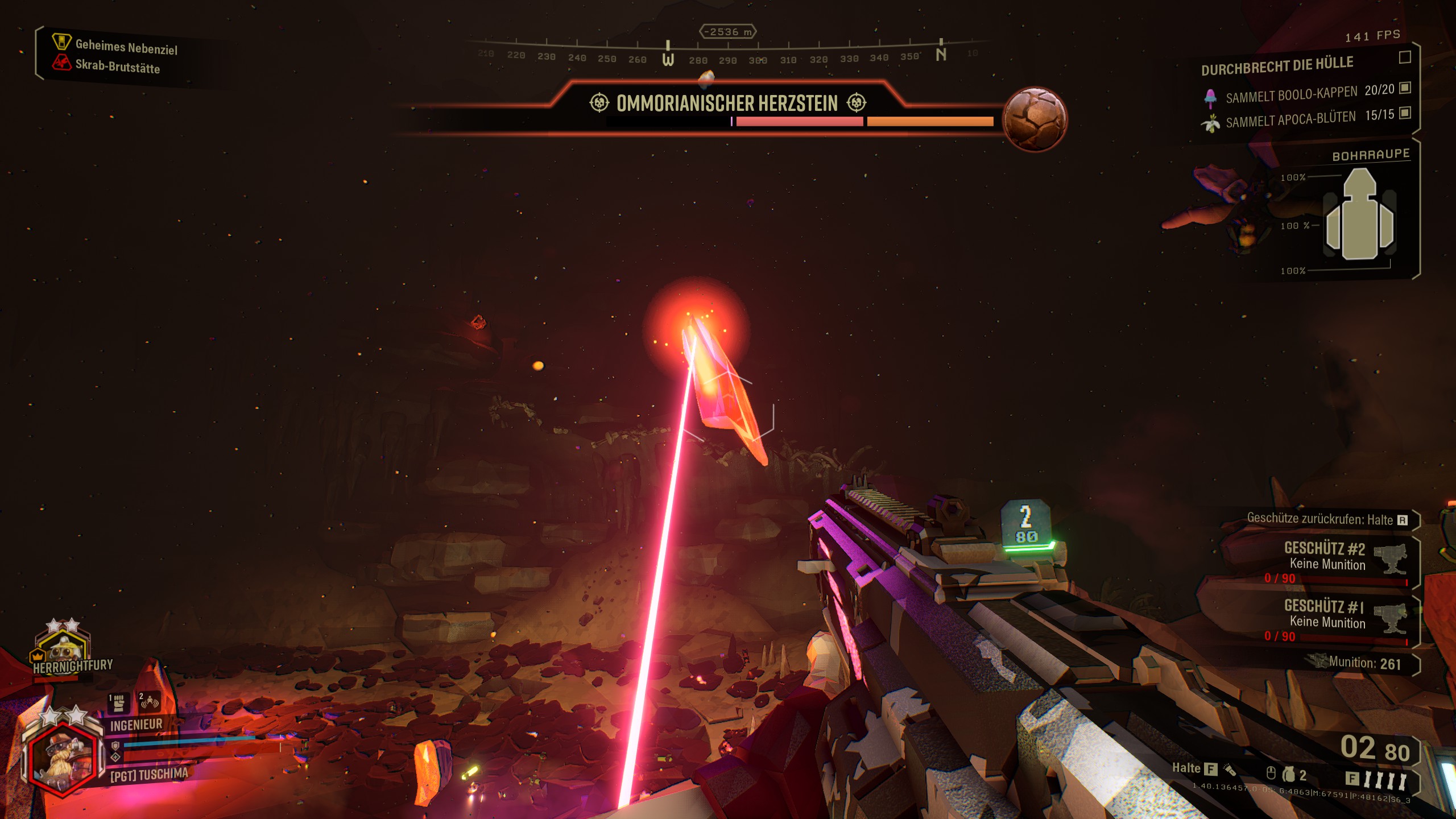This screenshot has width=1456, height=819.
Task: Click the grenade count icon
Action: 1288,774
